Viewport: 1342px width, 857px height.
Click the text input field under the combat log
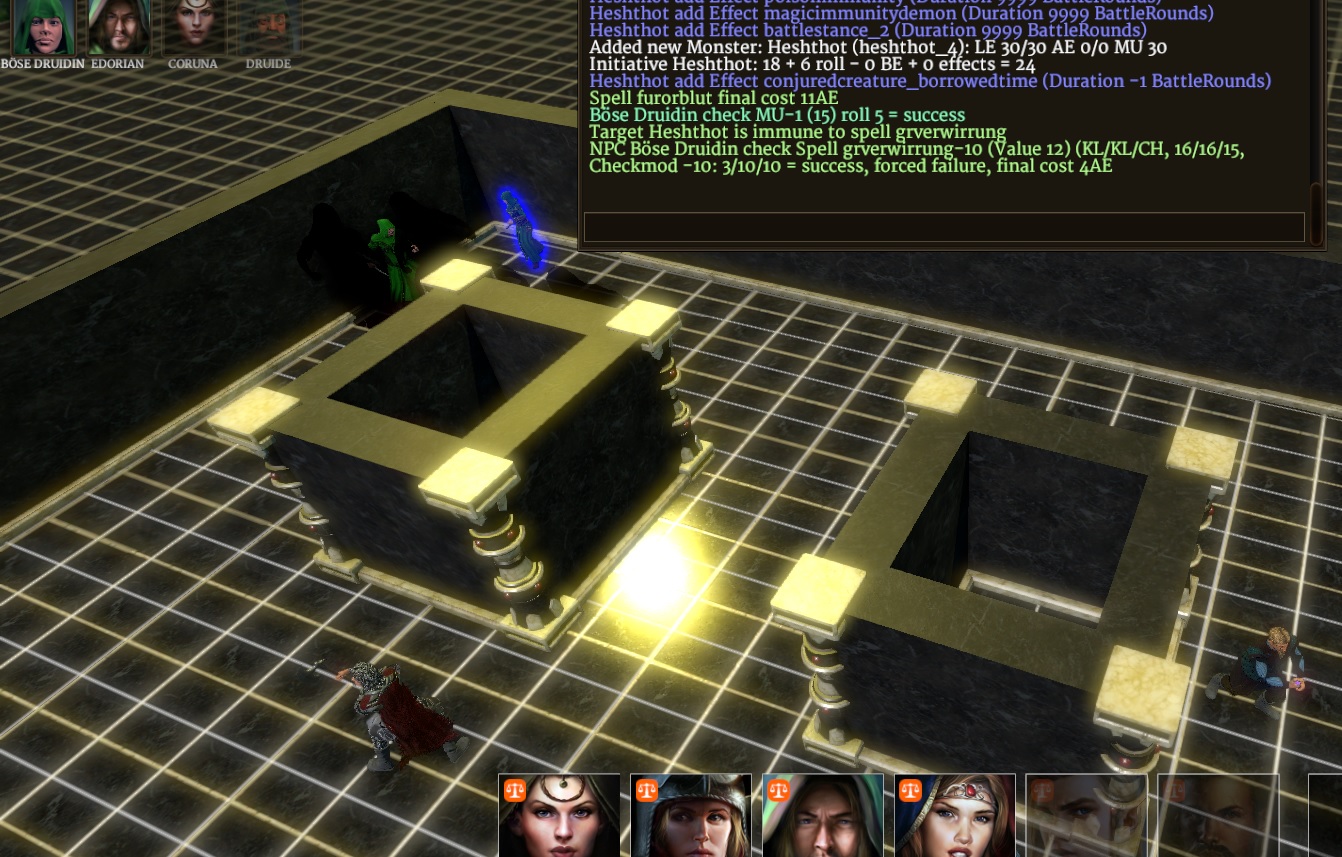click(944, 227)
